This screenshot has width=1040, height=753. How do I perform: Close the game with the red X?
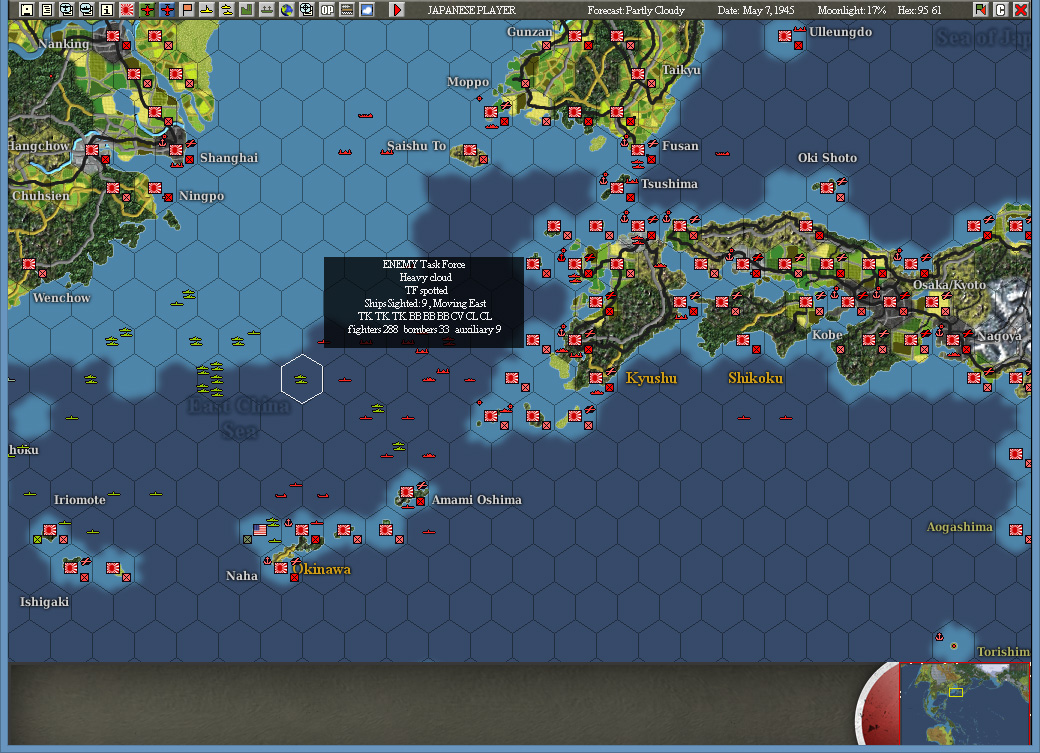[x=1020, y=9]
